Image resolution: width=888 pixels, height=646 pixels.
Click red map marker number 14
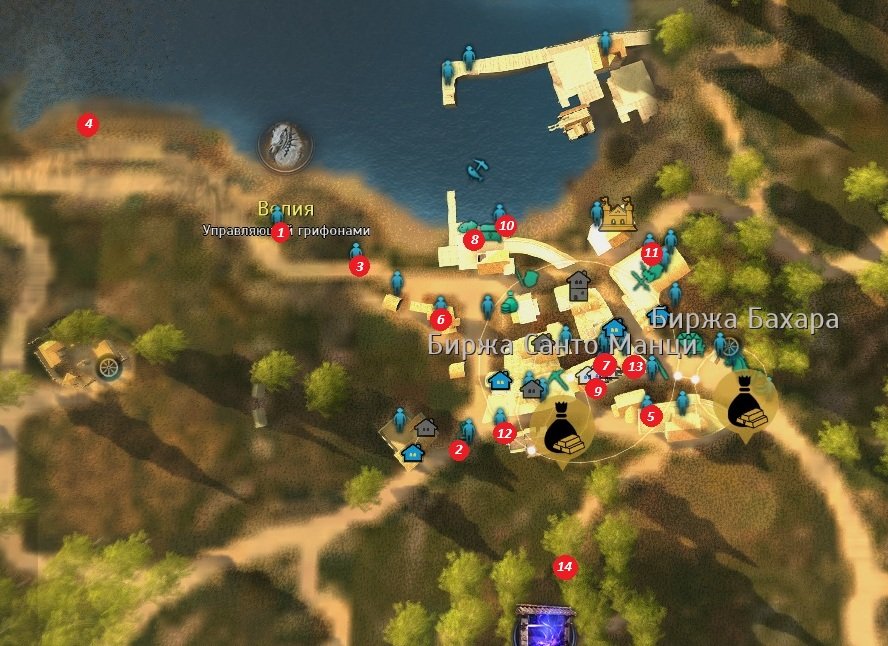tap(565, 567)
